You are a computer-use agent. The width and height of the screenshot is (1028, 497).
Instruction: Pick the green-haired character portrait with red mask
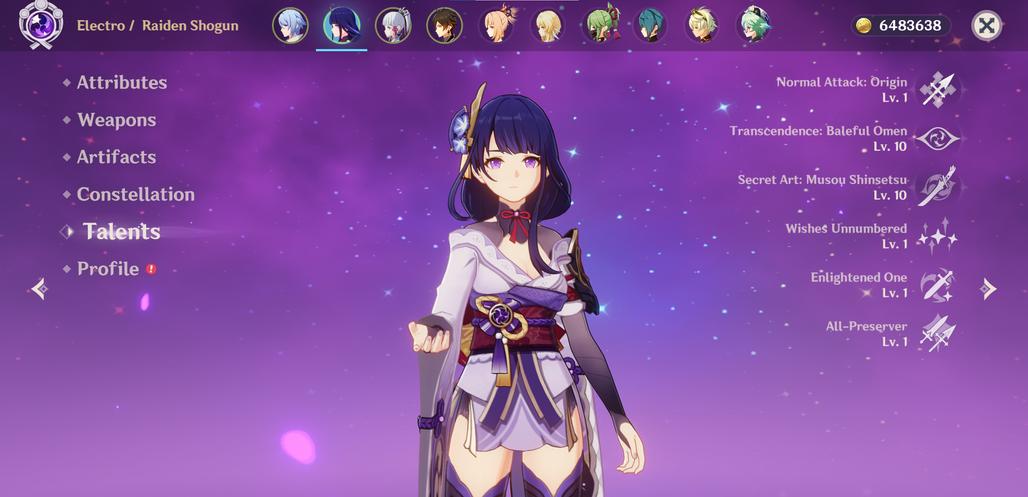click(x=600, y=26)
